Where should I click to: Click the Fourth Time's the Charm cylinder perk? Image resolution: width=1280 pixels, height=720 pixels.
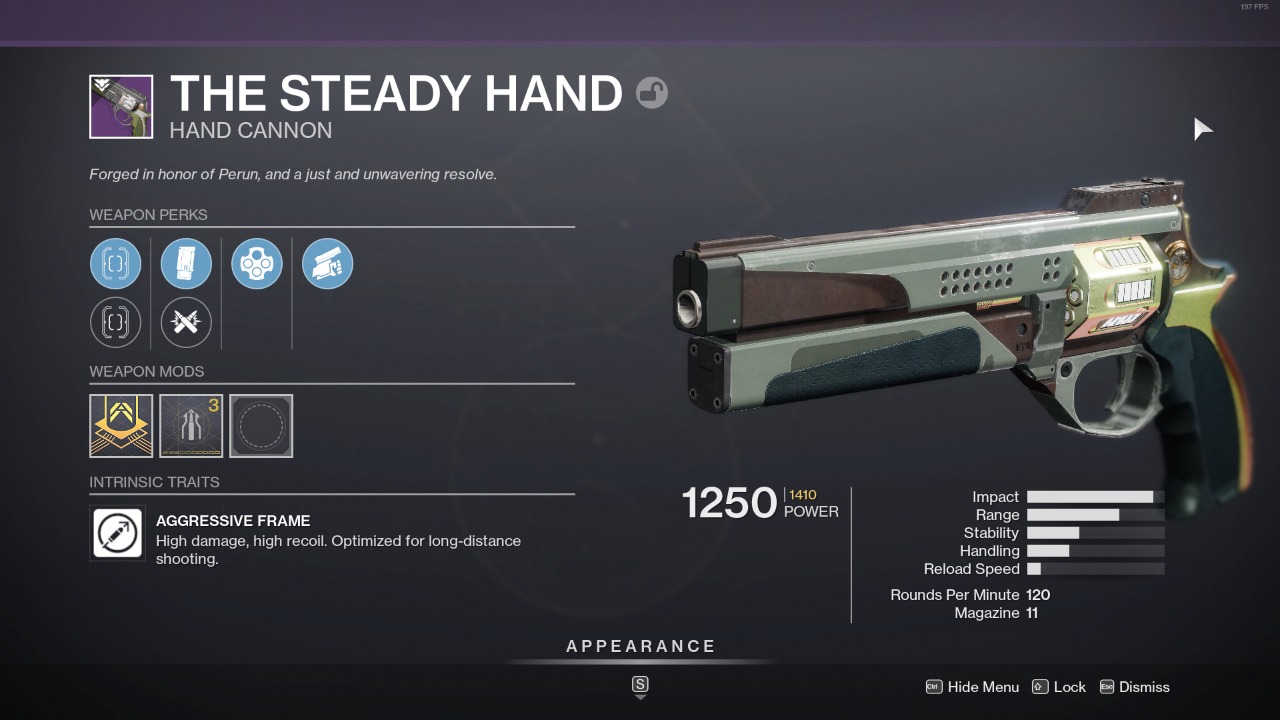click(x=256, y=263)
